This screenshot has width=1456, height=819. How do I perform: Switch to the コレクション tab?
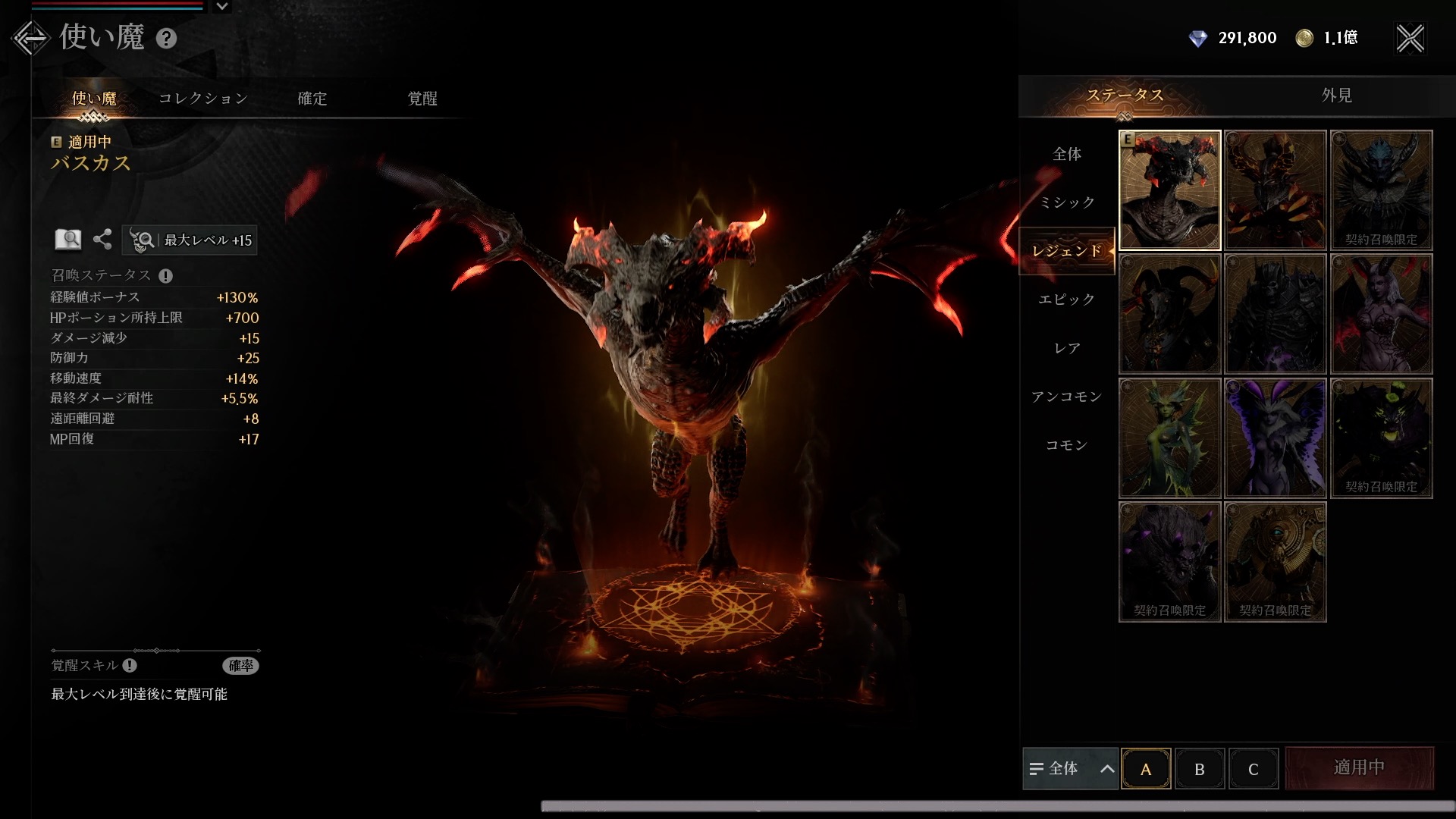click(x=203, y=99)
